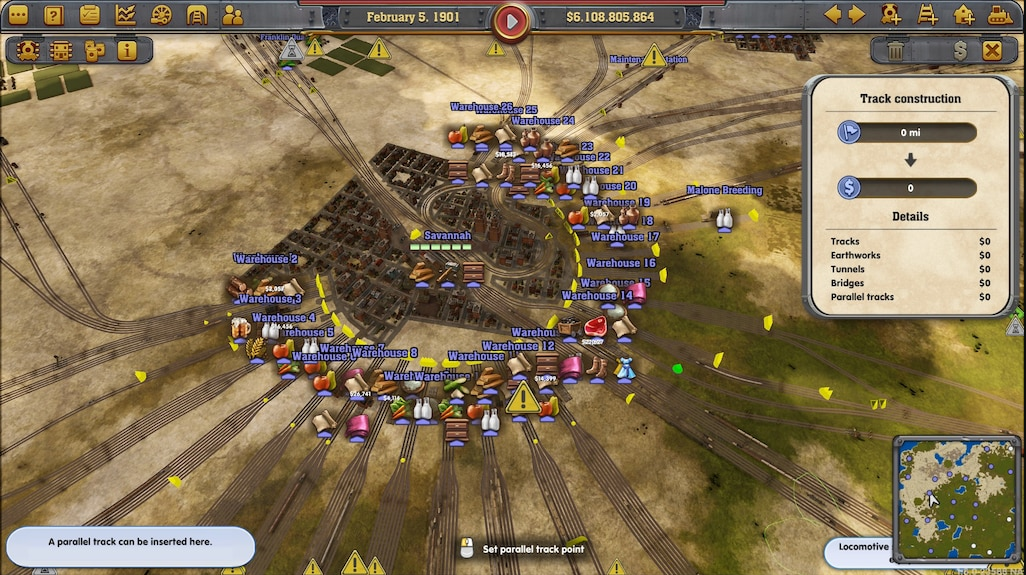Image resolution: width=1026 pixels, height=575 pixels.
Task: Click the play button to resume time
Action: point(511,19)
